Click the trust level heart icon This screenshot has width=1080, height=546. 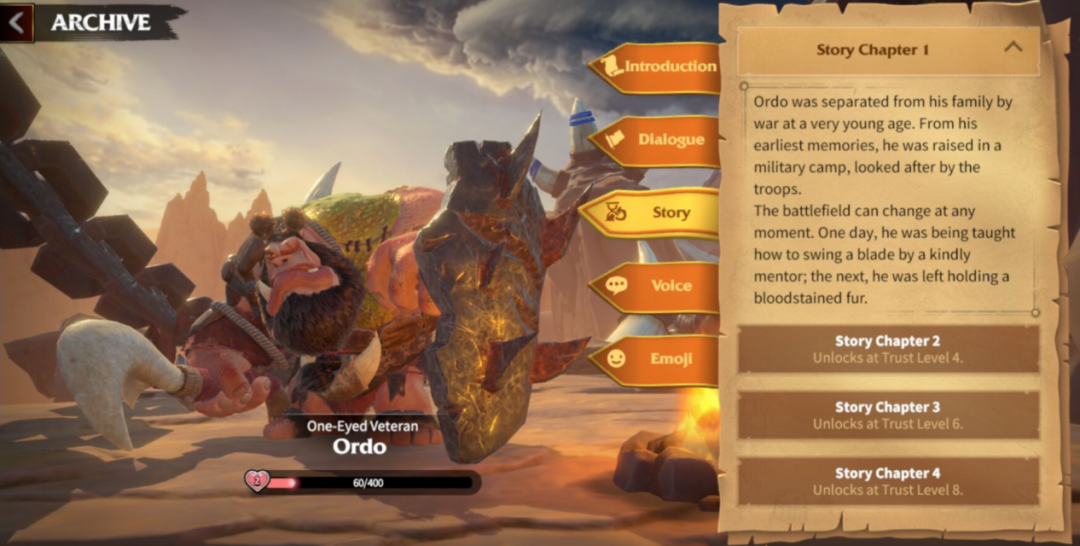point(256,482)
